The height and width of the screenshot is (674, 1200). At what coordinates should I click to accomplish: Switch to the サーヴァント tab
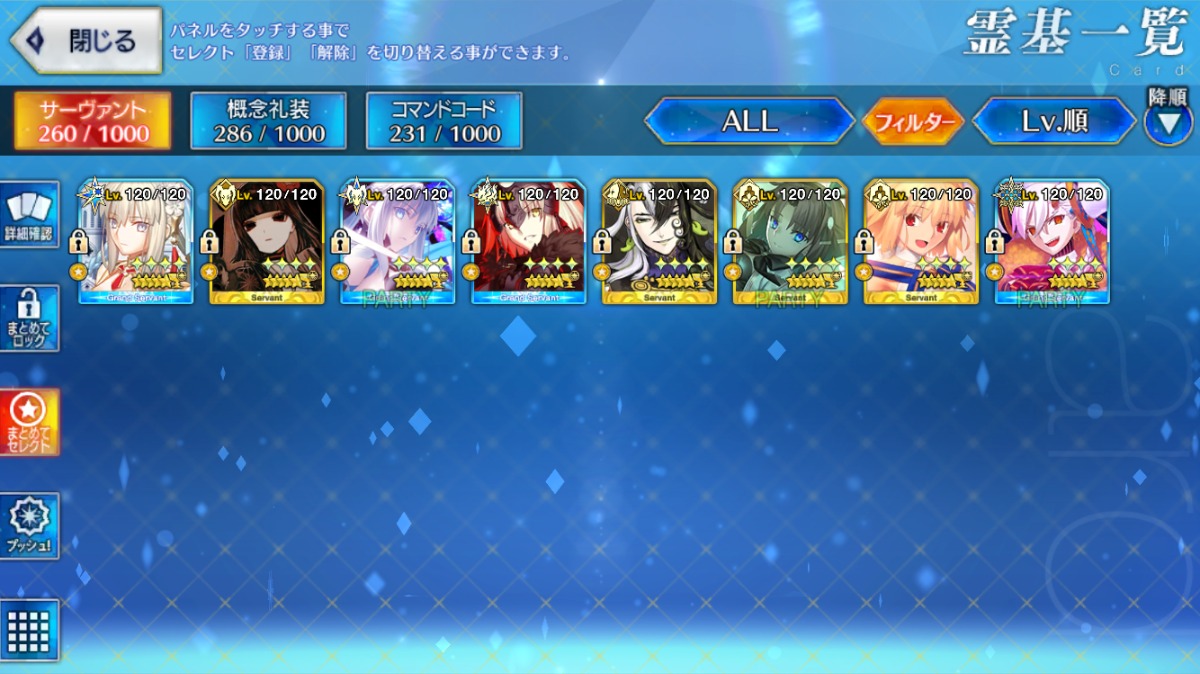(92, 121)
